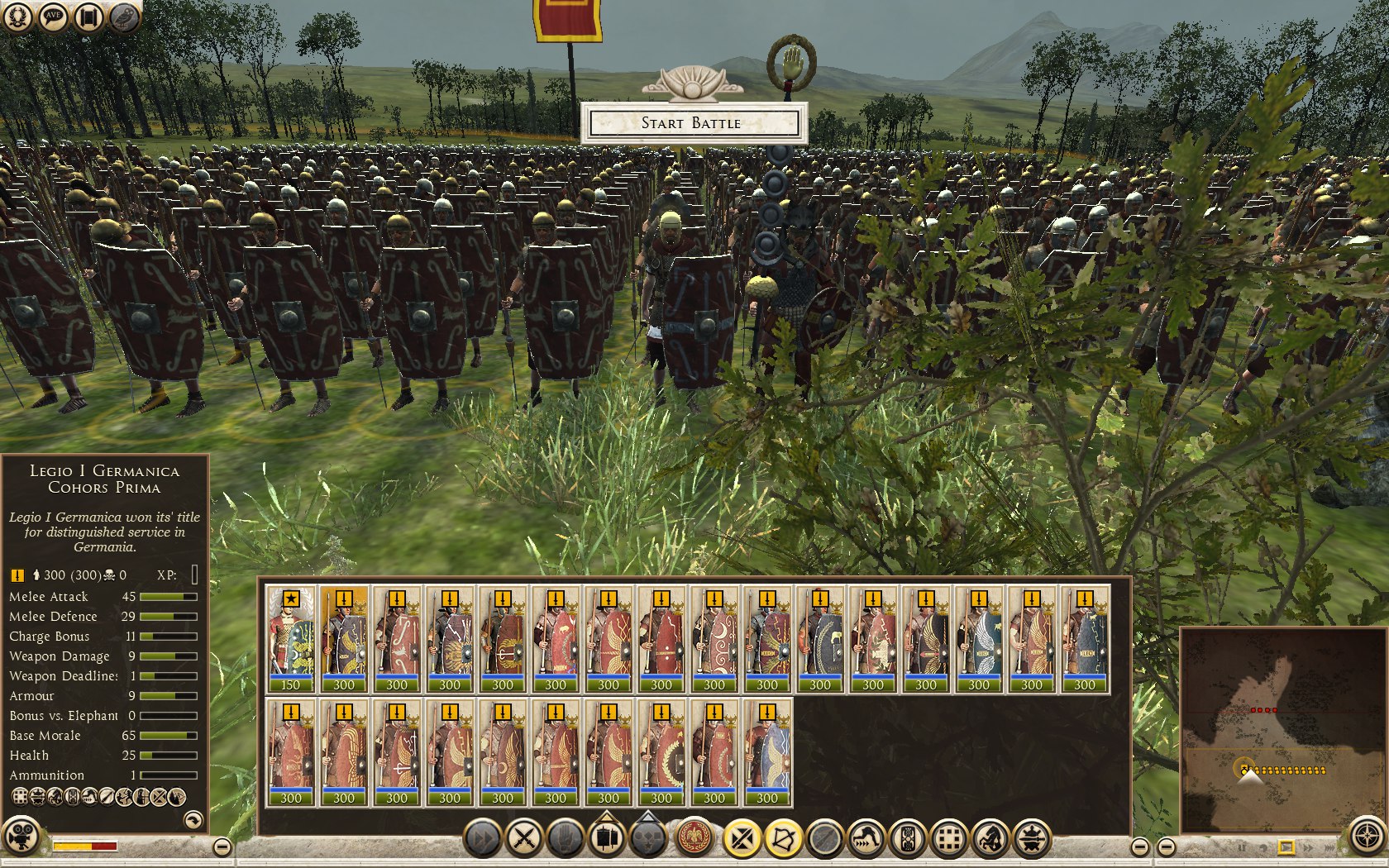Flip the unit info panel with arrow button
1389x868 pixels.
pos(193,819)
